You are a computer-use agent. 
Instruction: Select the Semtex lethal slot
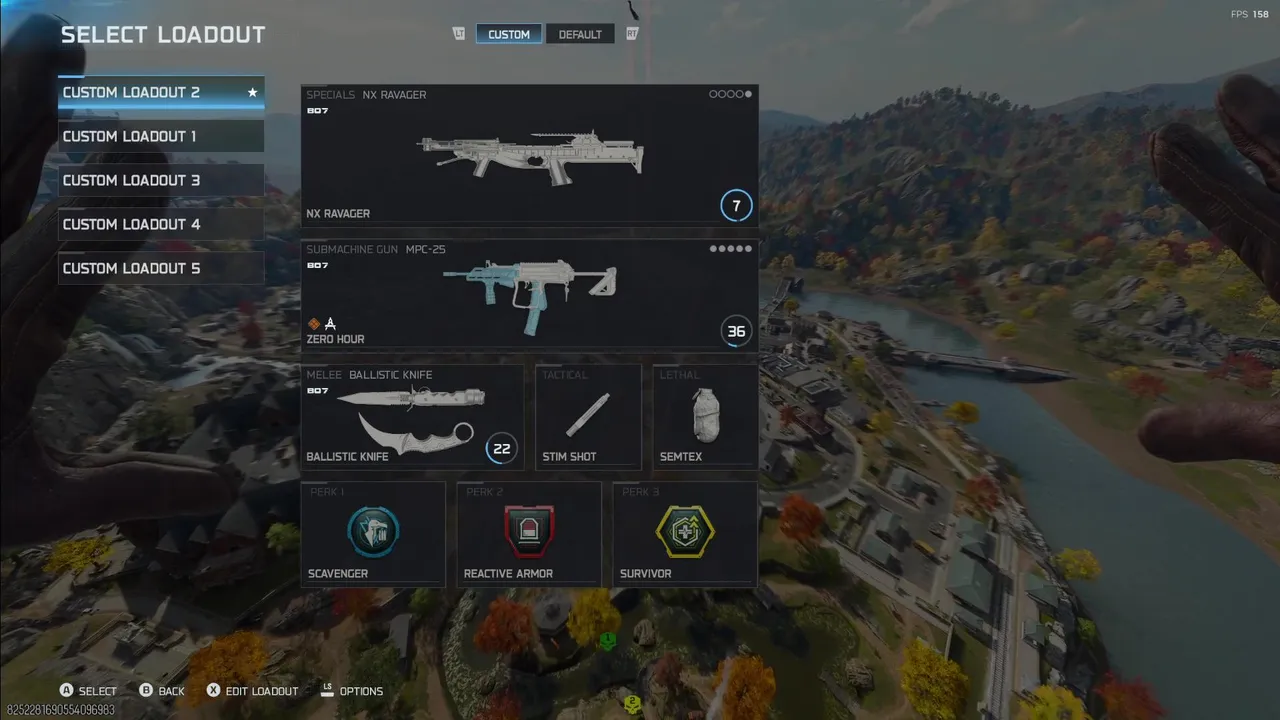click(x=705, y=416)
